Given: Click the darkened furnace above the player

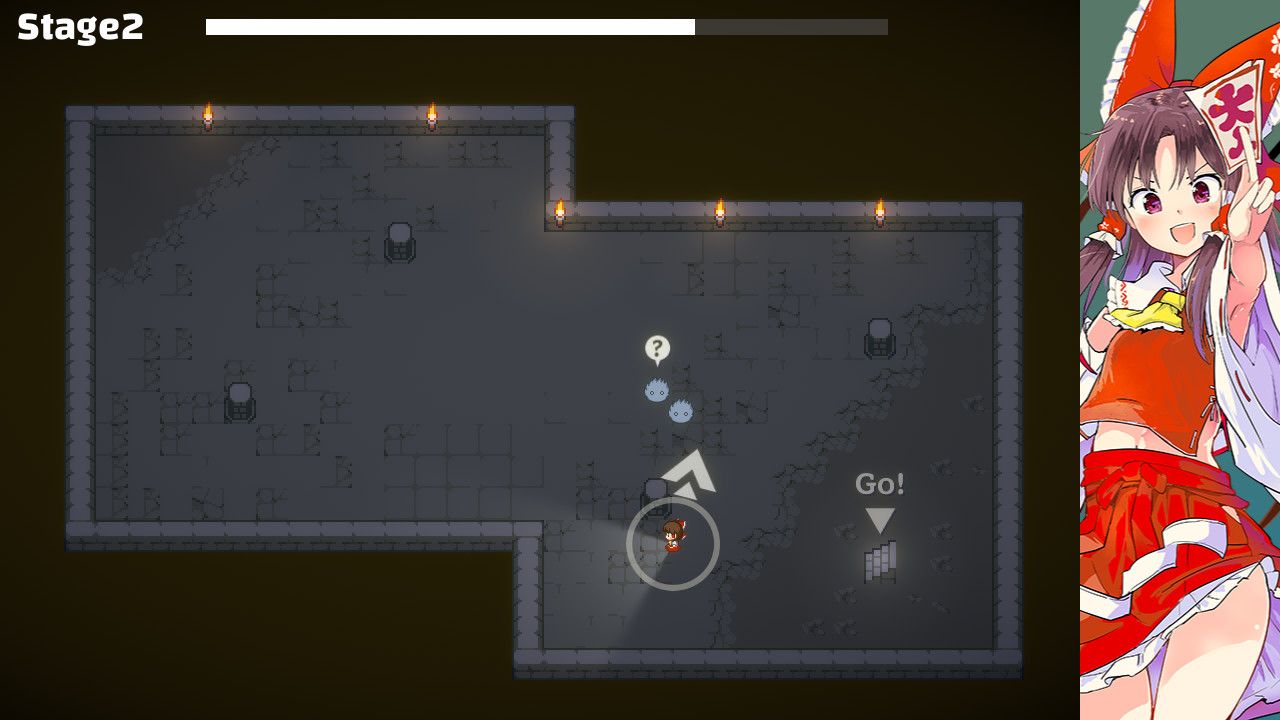Looking at the screenshot, I should point(655,495).
